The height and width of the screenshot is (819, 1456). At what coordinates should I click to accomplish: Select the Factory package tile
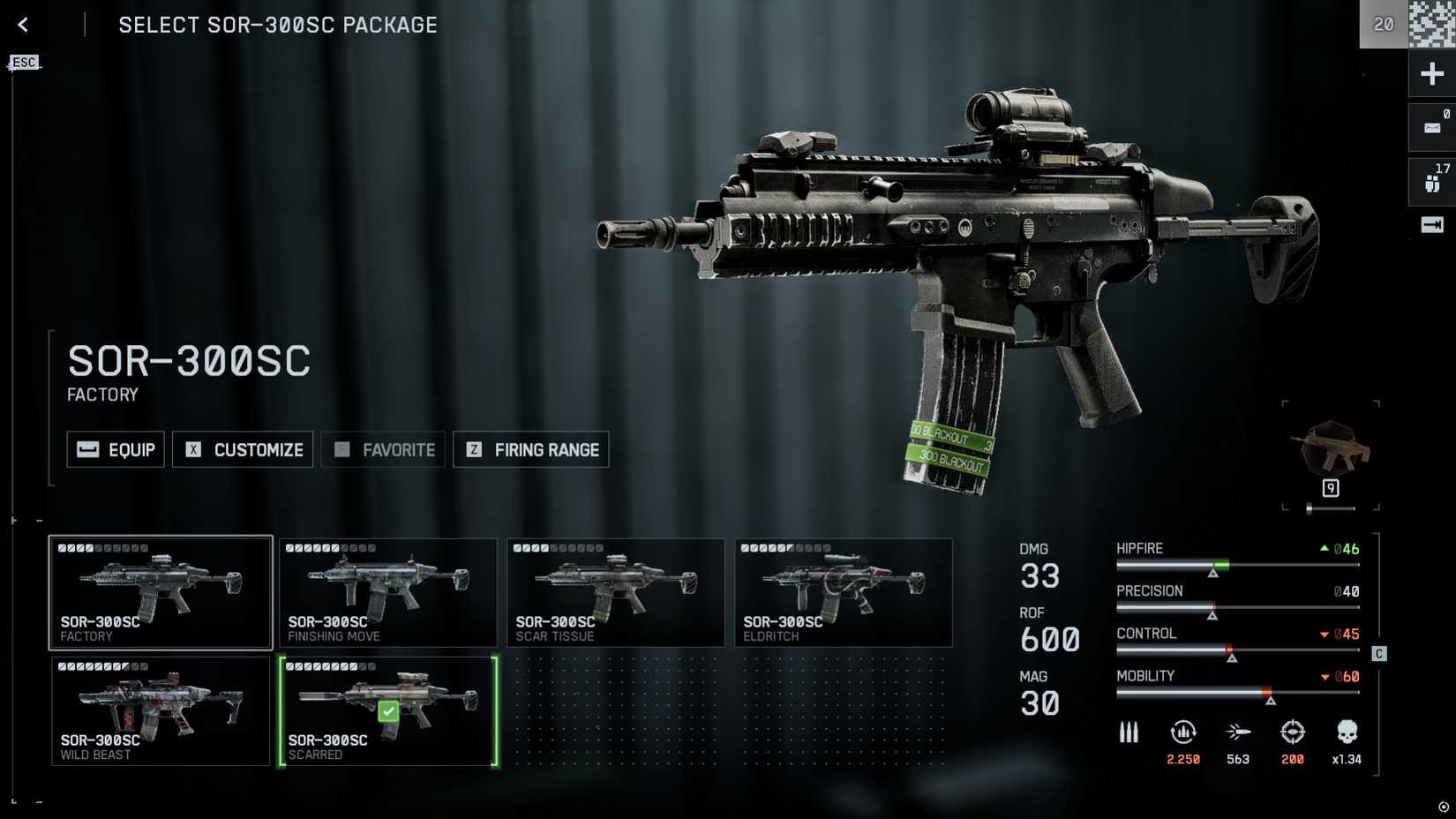click(x=161, y=592)
